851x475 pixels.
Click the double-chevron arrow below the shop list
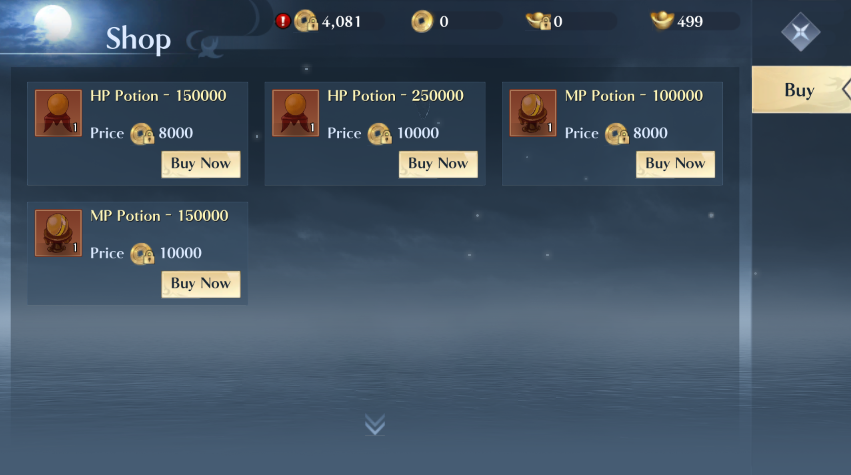coord(375,425)
